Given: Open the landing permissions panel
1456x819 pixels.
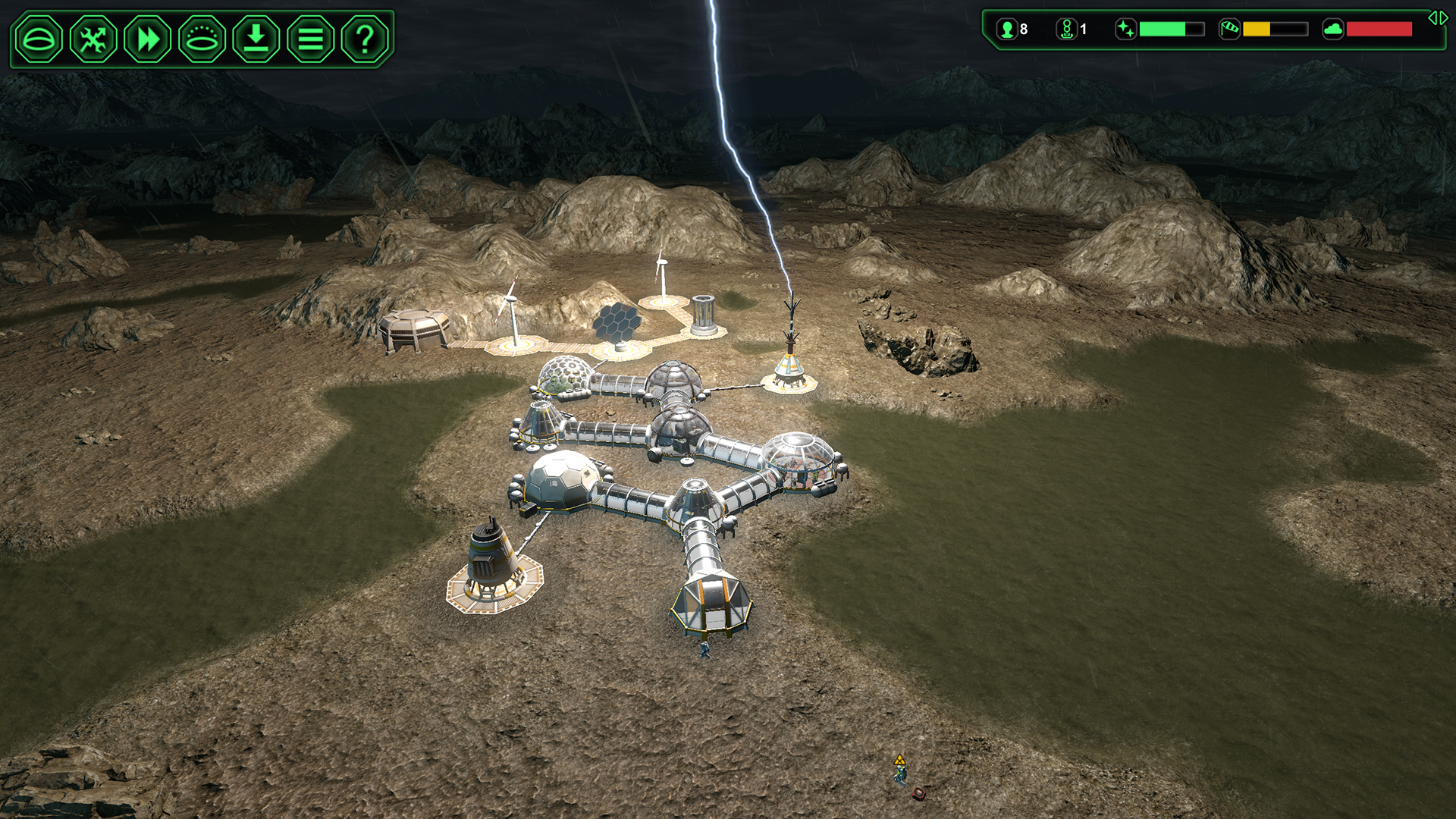Looking at the screenshot, I should coord(202,38).
